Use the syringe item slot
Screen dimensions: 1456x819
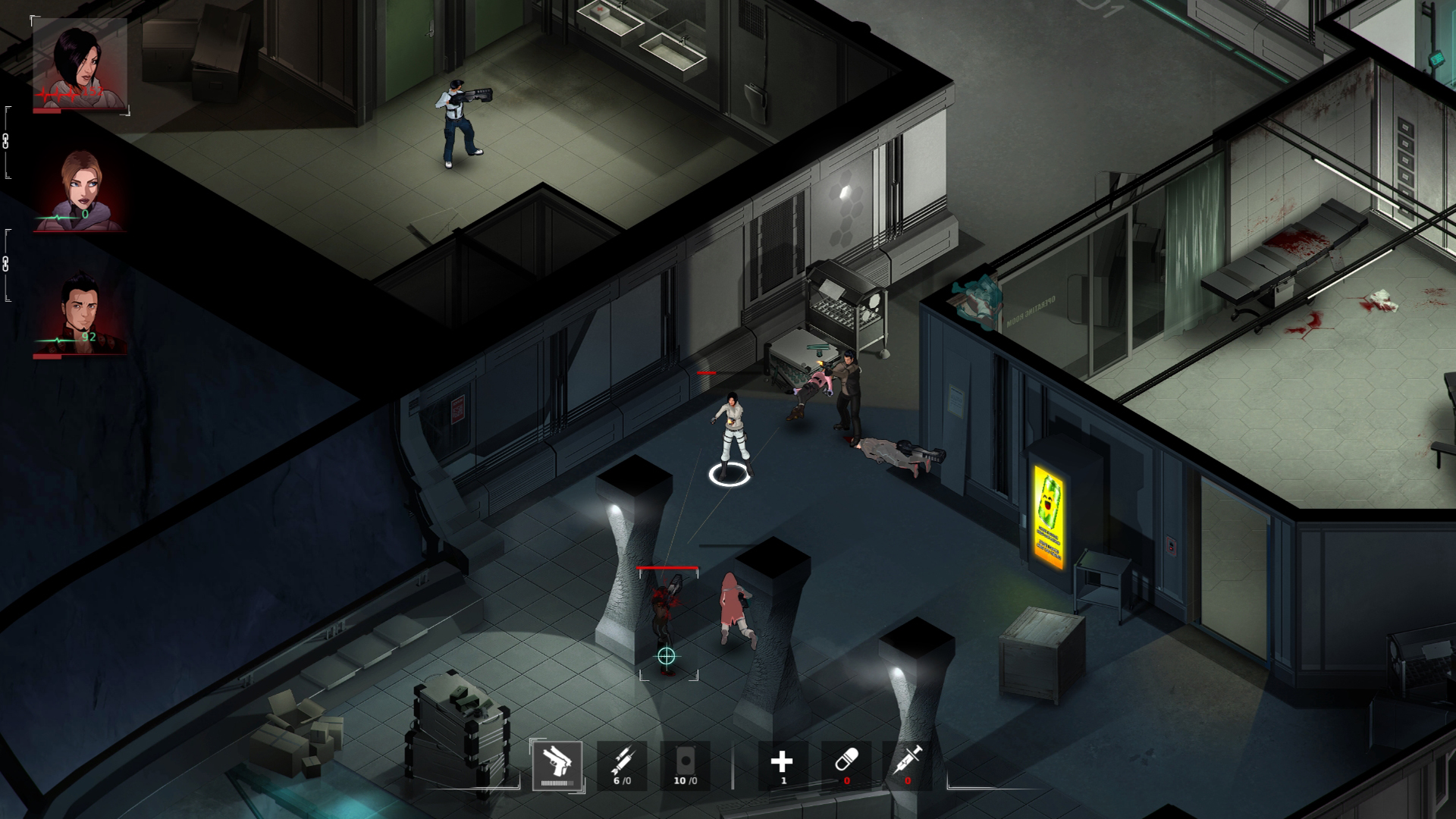pyautogui.click(x=908, y=762)
